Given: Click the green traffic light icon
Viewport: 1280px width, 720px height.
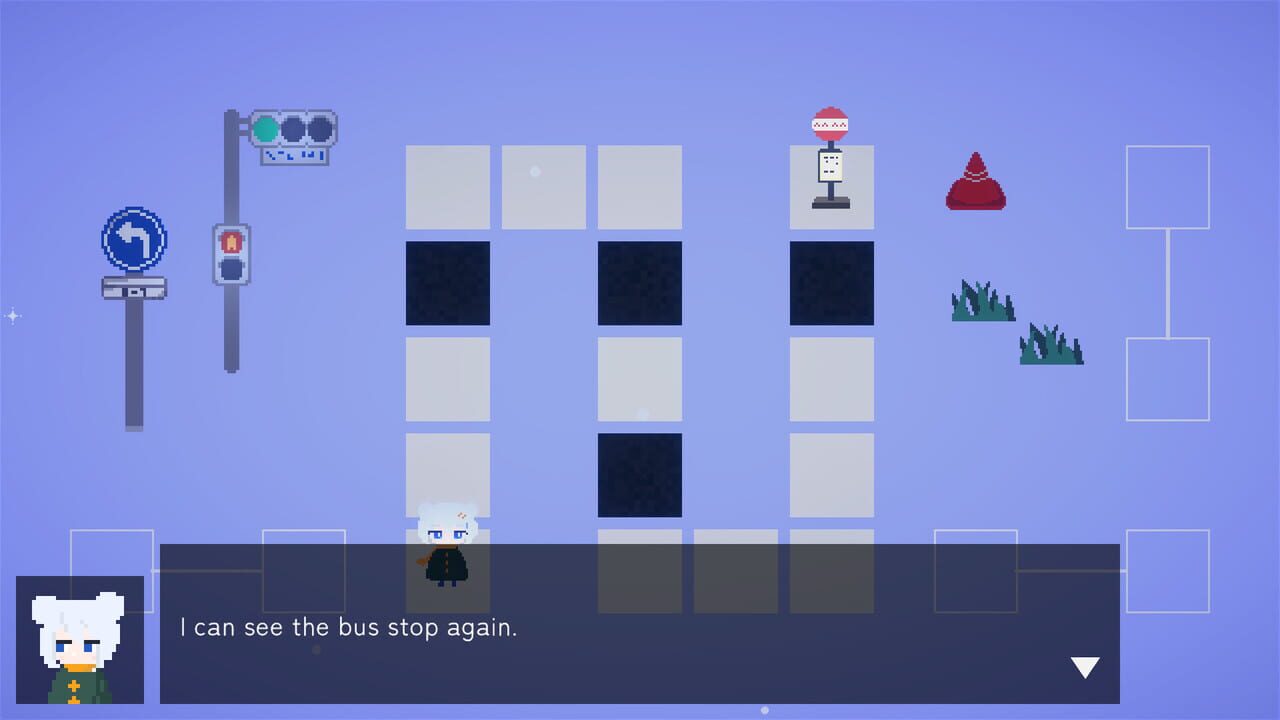Looking at the screenshot, I should (266, 127).
